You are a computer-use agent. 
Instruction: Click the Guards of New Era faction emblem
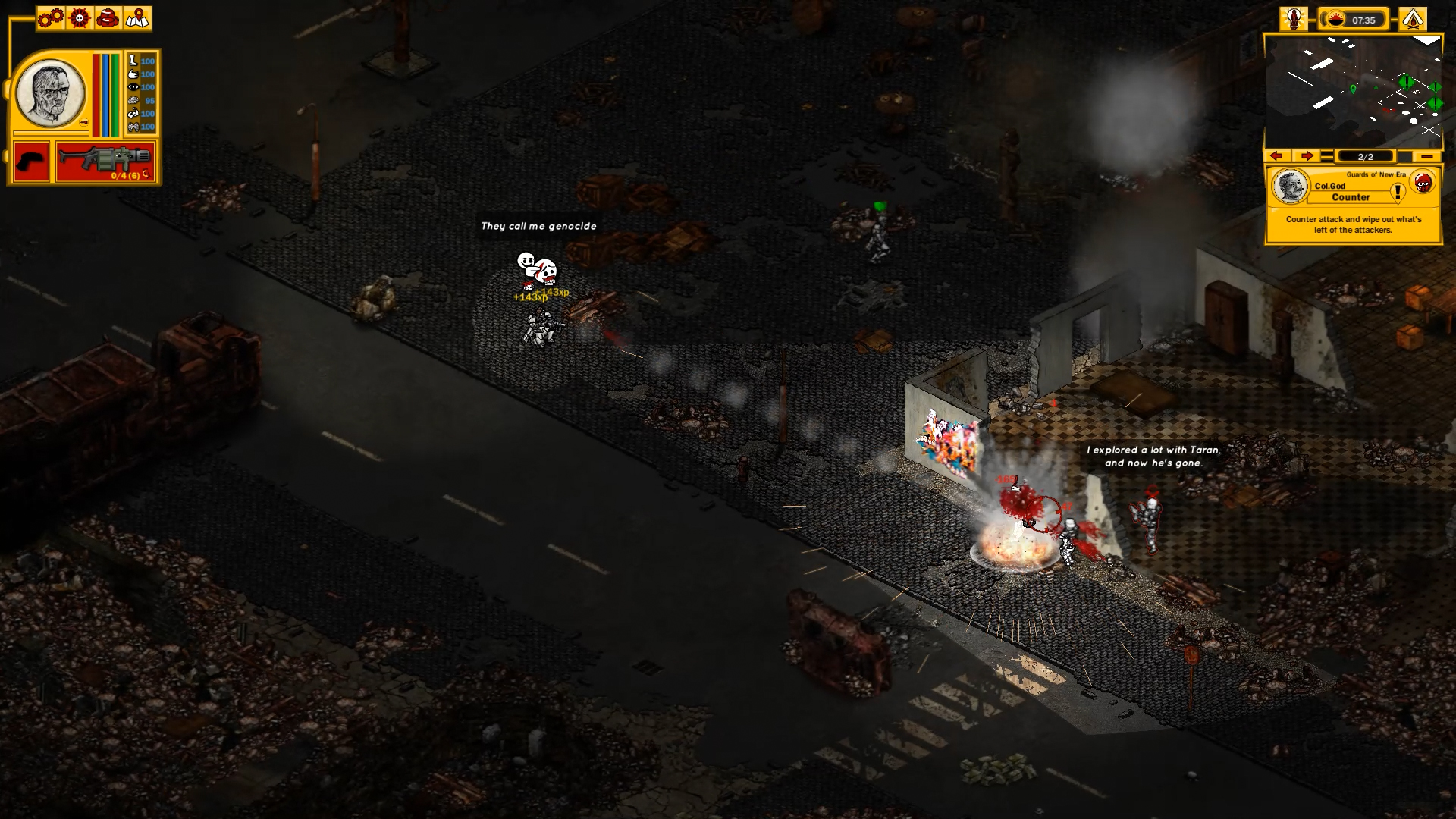coord(1423,183)
